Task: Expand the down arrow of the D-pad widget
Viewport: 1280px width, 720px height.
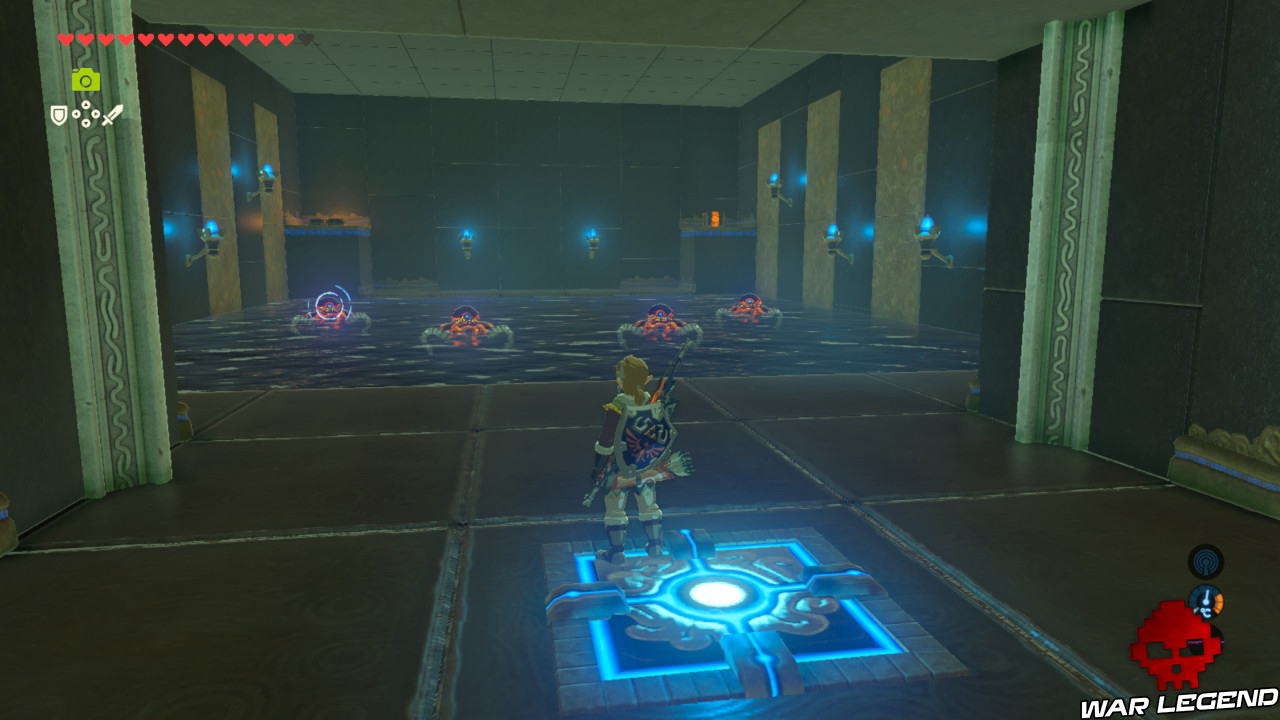Action: tap(86, 122)
